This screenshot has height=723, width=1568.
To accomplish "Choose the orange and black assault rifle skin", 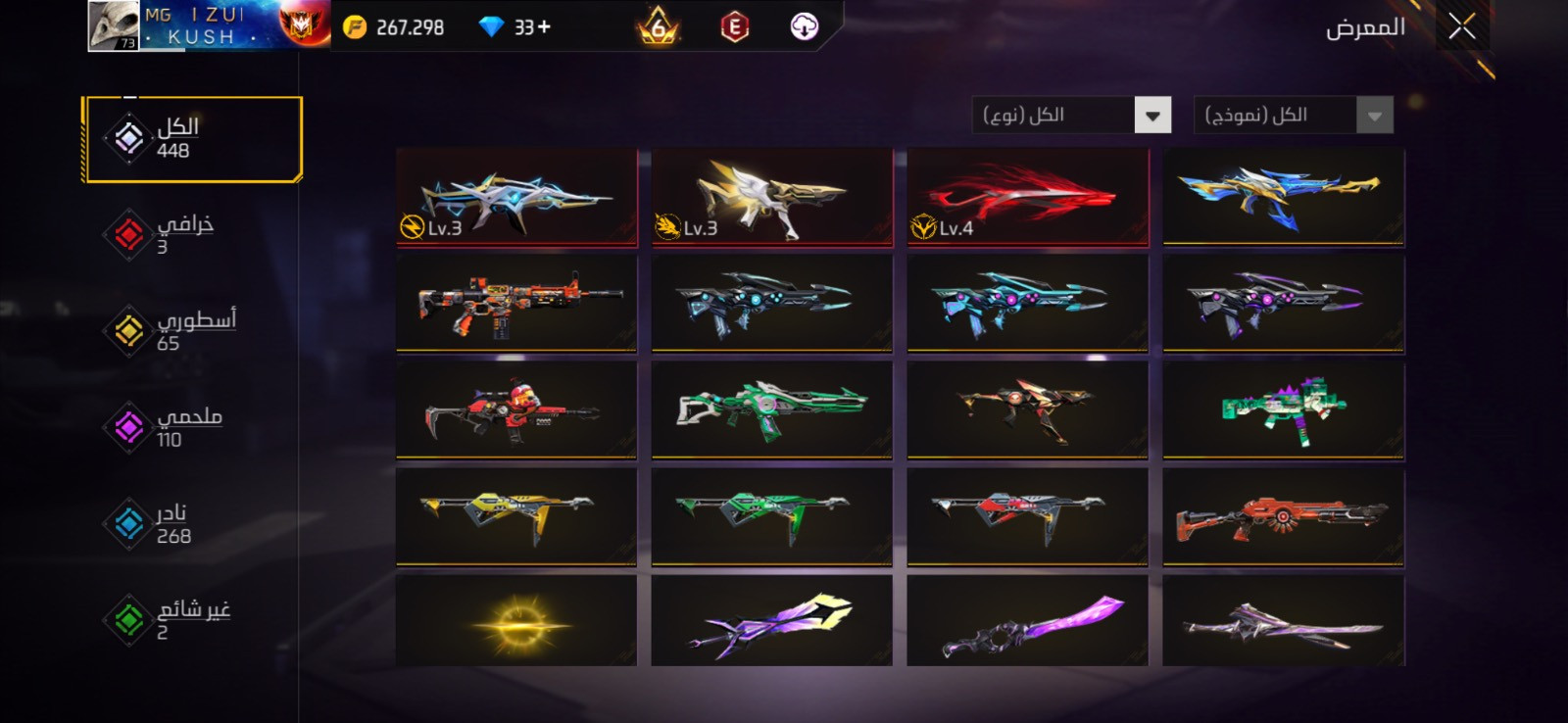I will (516, 303).
